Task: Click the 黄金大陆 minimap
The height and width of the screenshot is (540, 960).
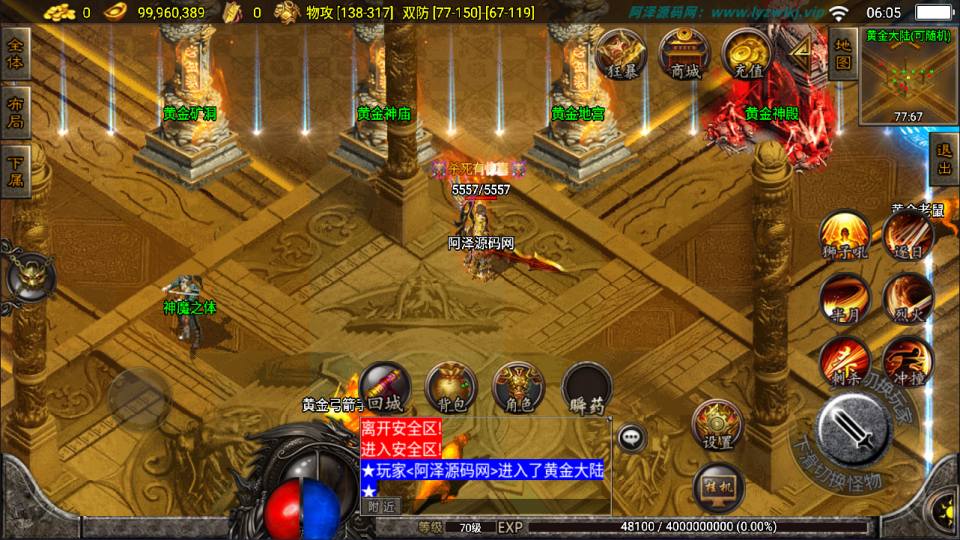Action: pyautogui.click(x=908, y=82)
